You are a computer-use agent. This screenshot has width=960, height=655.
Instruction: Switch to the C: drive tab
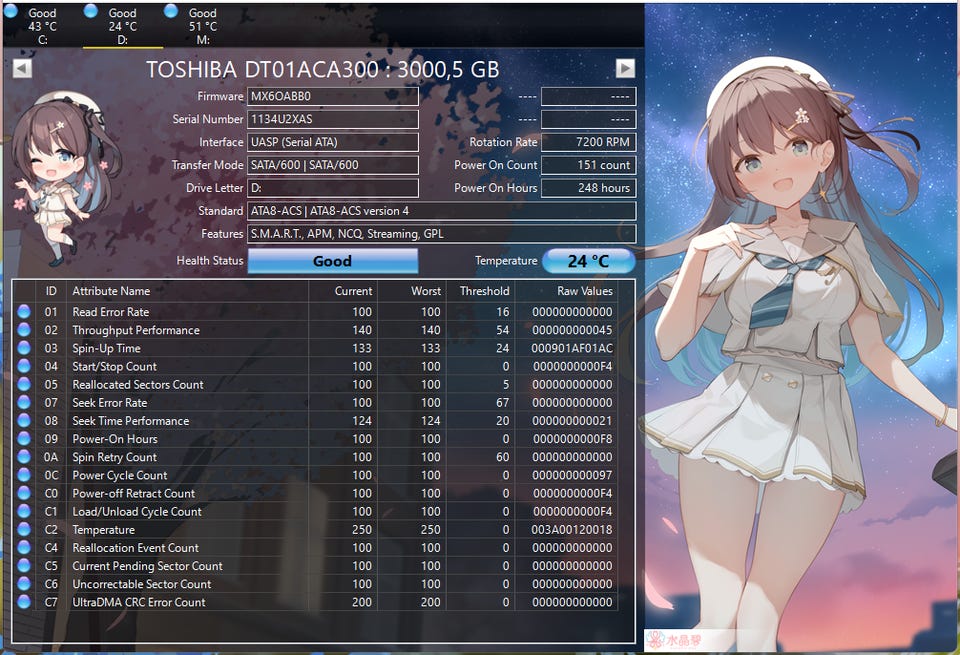click(42, 26)
